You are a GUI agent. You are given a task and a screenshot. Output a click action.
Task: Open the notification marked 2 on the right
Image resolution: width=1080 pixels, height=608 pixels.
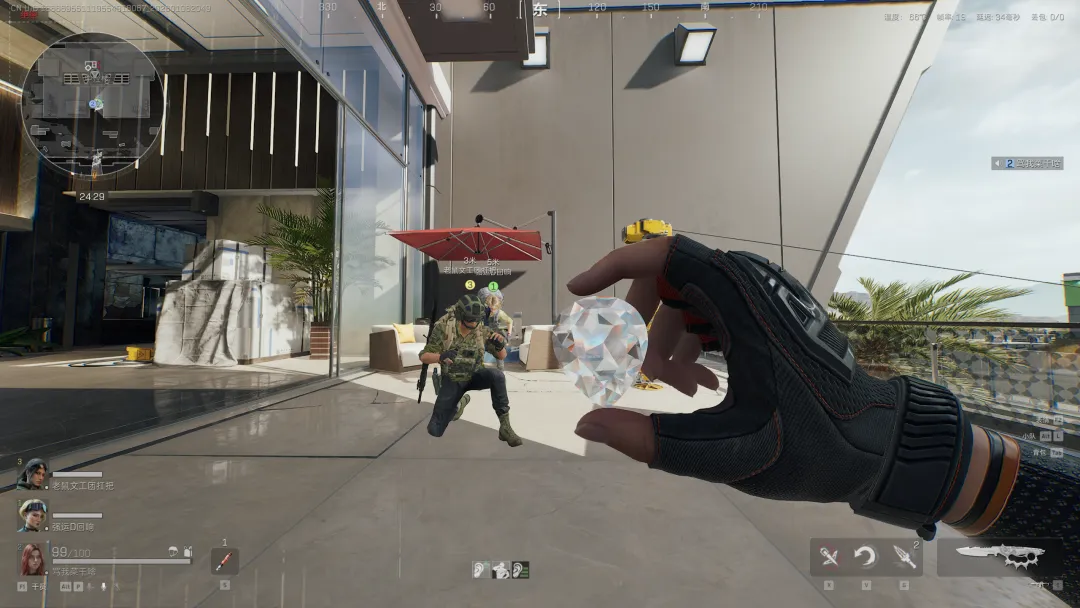pyautogui.click(x=1027, y=163)
